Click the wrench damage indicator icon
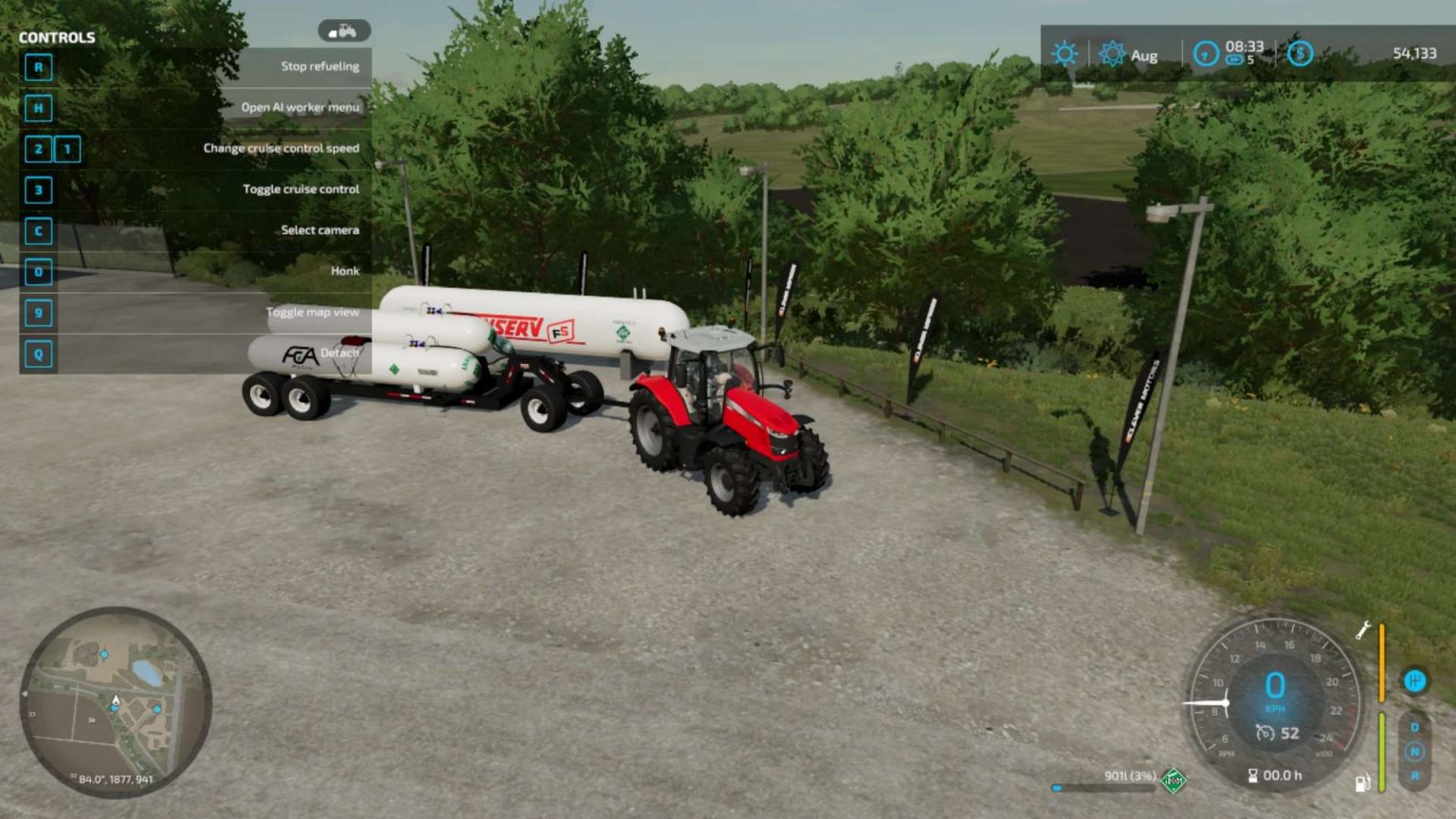This screenshot has height=819, width=1456. [1362, 628]
